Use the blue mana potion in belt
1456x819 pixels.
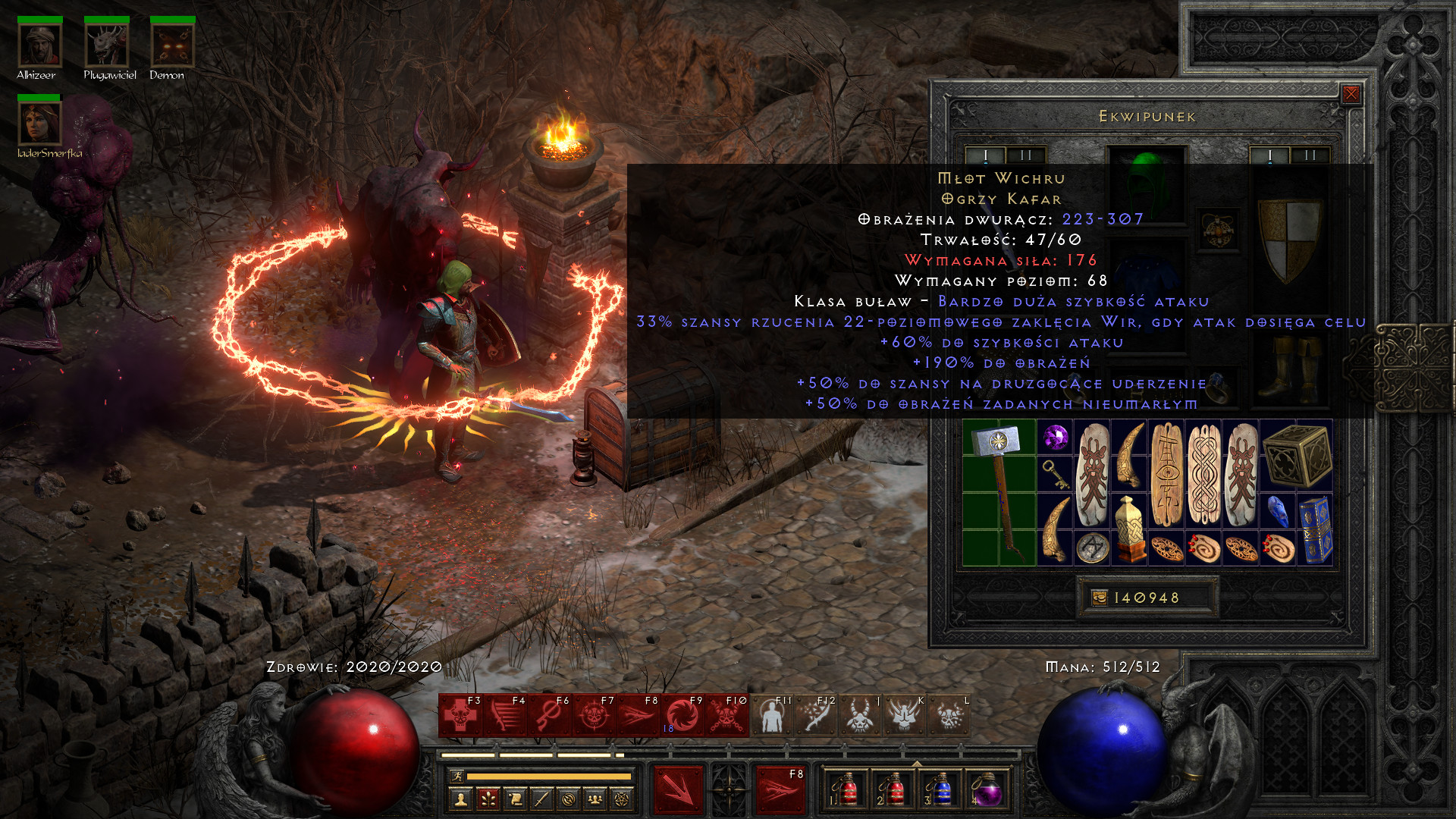coord(939,790)
